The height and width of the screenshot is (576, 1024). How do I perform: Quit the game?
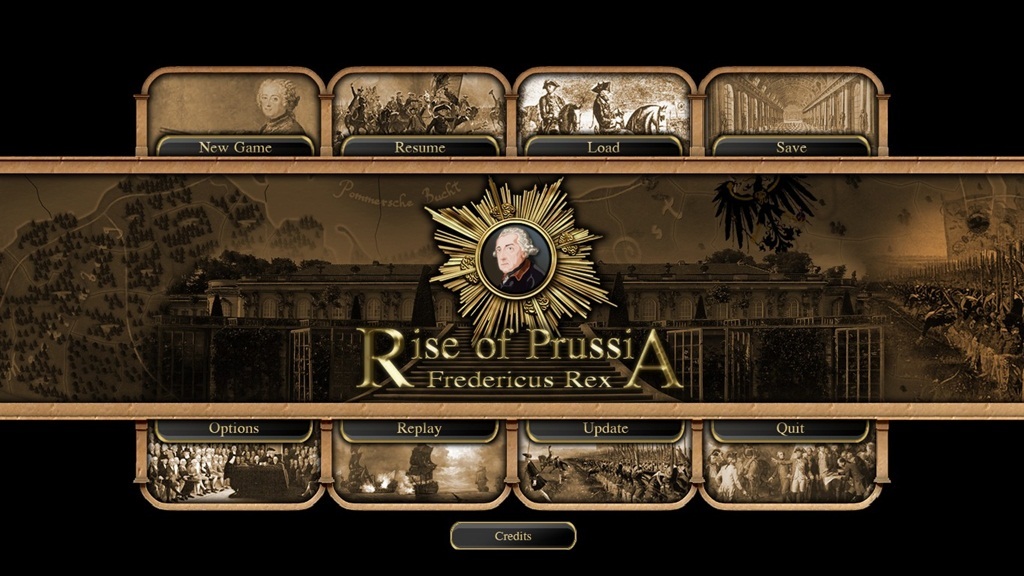point(790,429)
